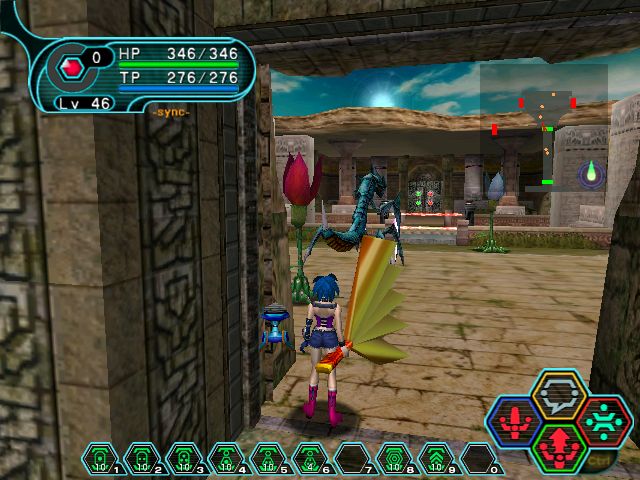
Task: Choose the red-bordered teal technique hexagon
Action: (x=603, y=421)
